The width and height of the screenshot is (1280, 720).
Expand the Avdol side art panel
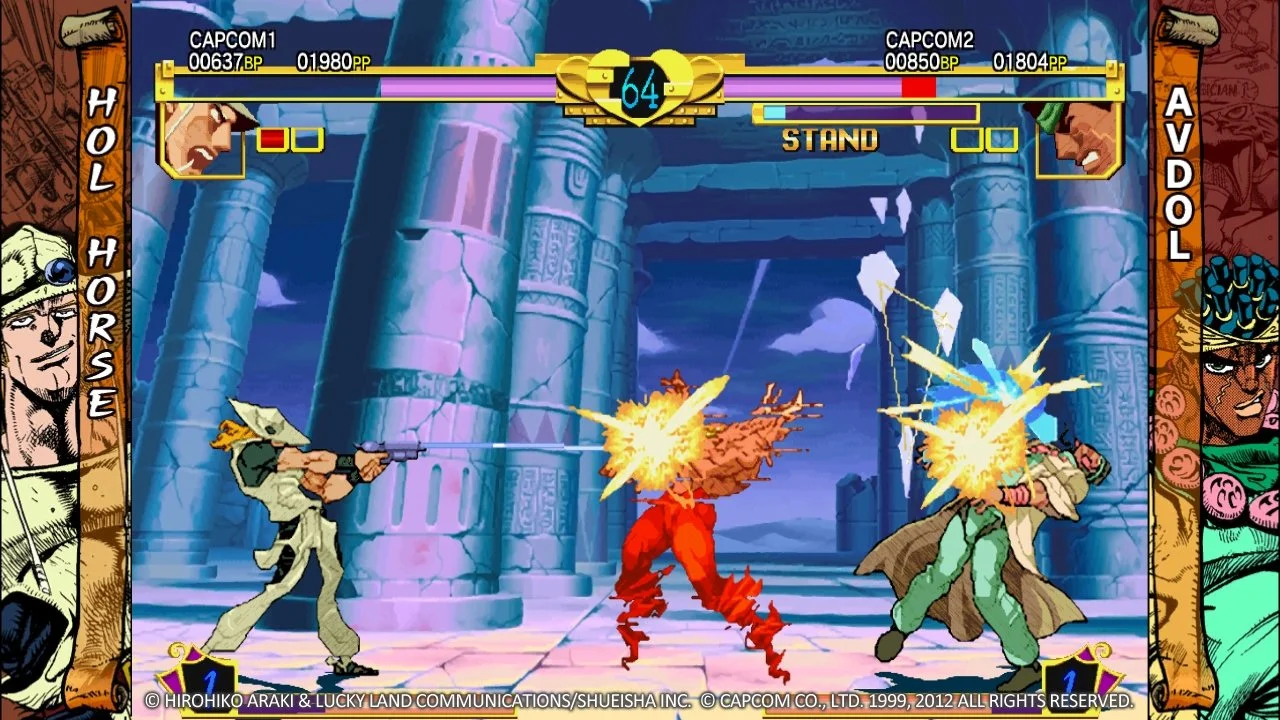coord(1215,360)
